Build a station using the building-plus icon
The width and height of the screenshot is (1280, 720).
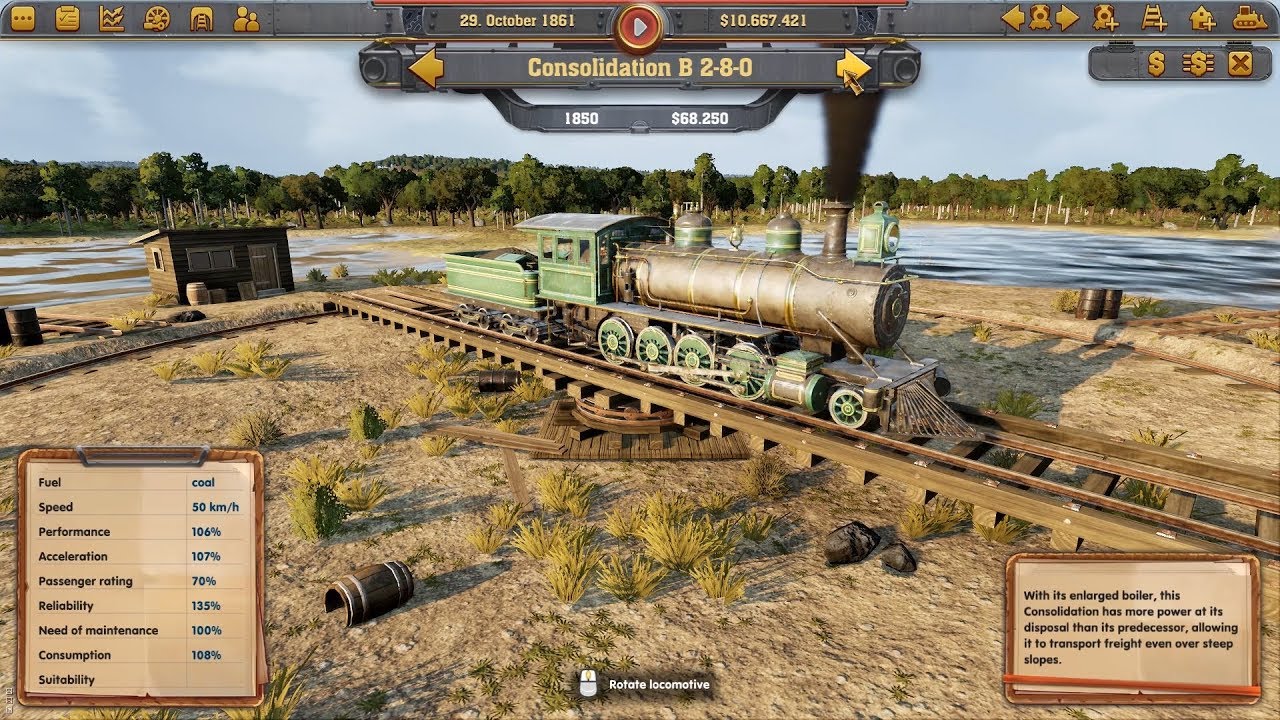(x=1202, y=17)
